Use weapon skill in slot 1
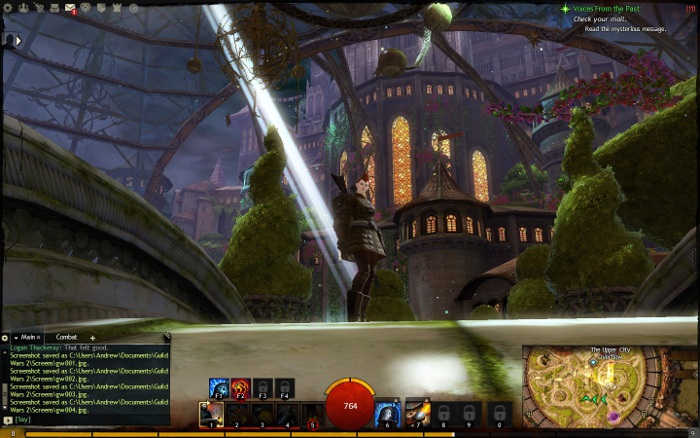The image size is (700, 438). click(210, 413)
